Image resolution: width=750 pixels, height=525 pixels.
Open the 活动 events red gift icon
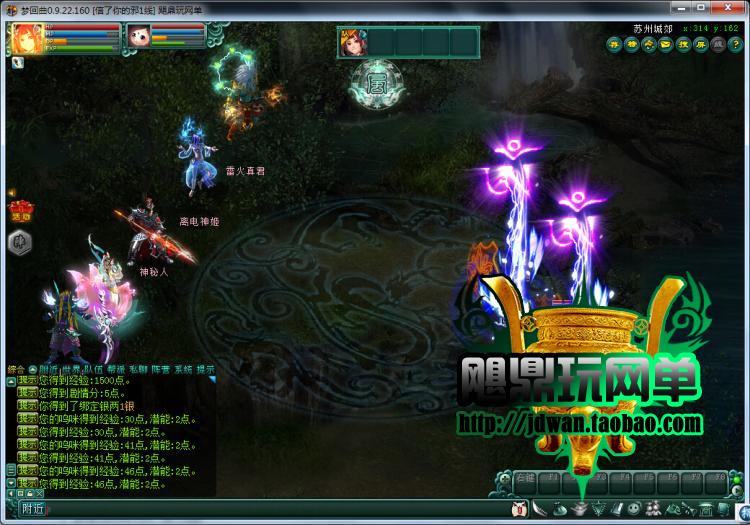[17, 210]
